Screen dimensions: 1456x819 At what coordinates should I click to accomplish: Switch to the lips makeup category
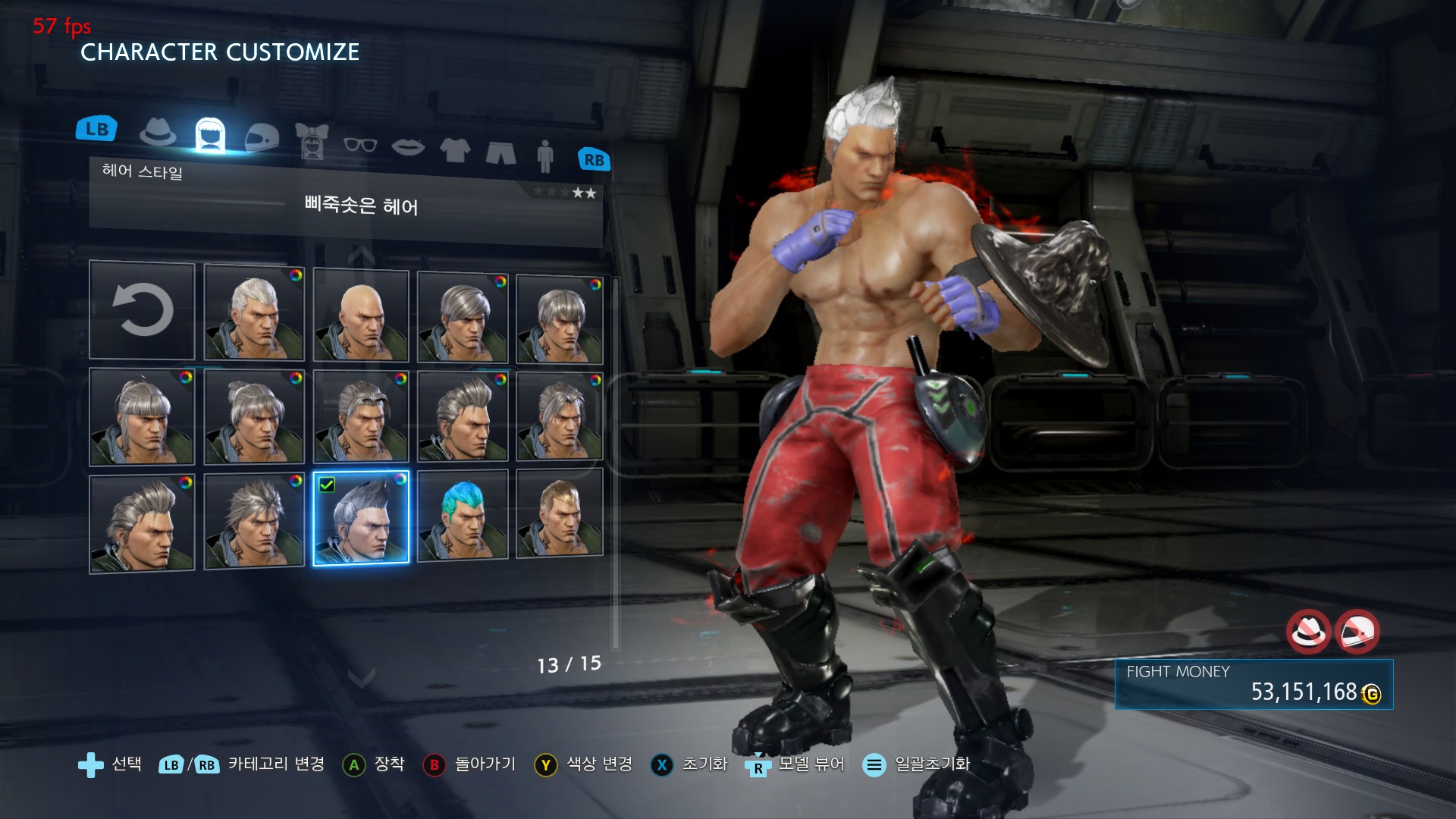[x=408, y=146]
